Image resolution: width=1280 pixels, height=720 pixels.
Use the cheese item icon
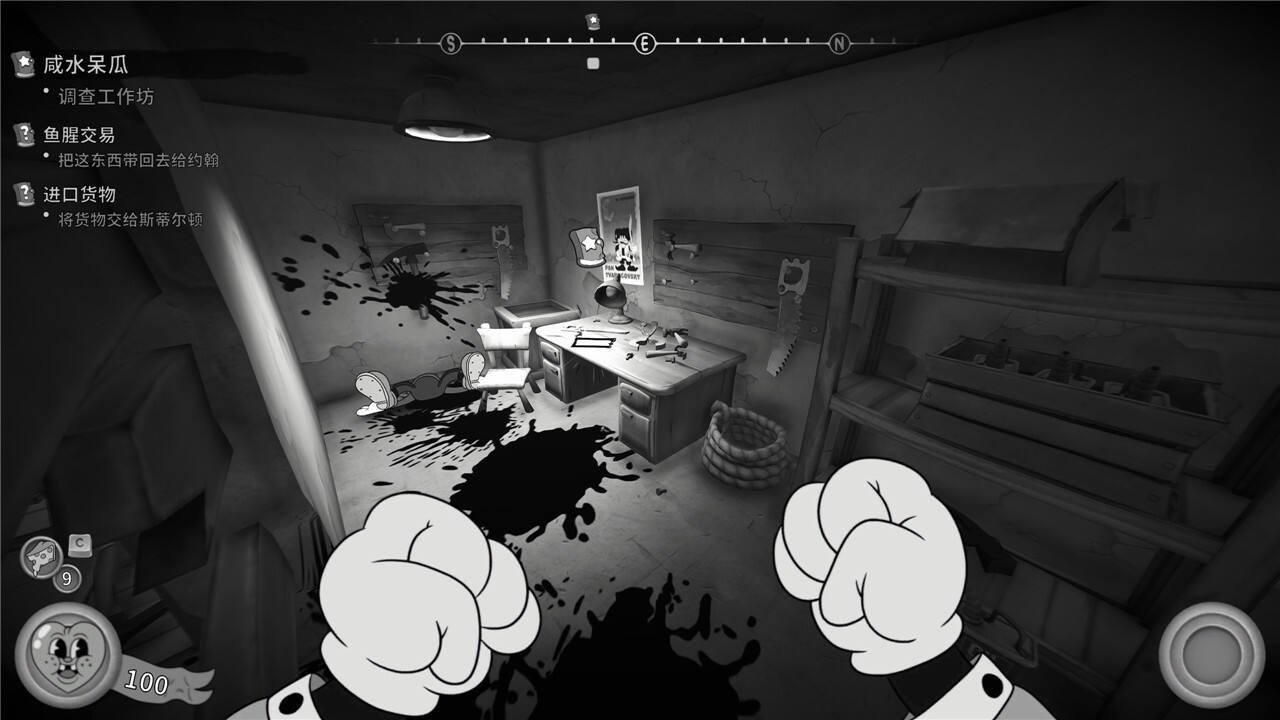tap(41, 558)
